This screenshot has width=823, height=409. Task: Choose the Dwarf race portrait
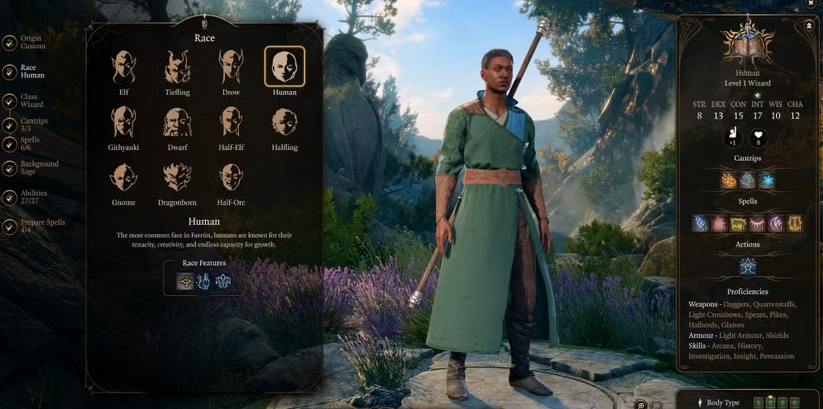[177, 123]
